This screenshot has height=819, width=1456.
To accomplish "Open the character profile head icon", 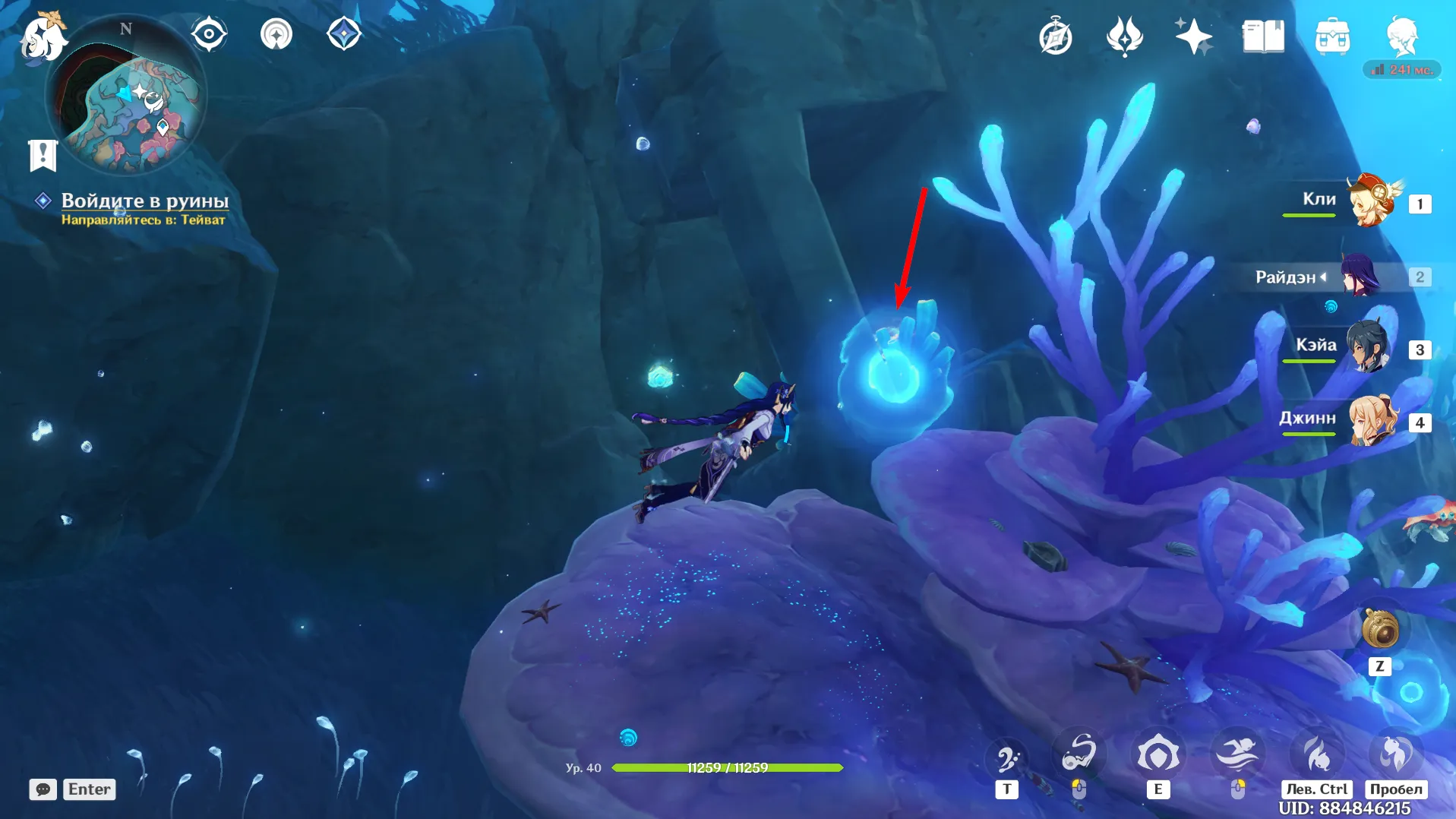I will (1401, 35).
